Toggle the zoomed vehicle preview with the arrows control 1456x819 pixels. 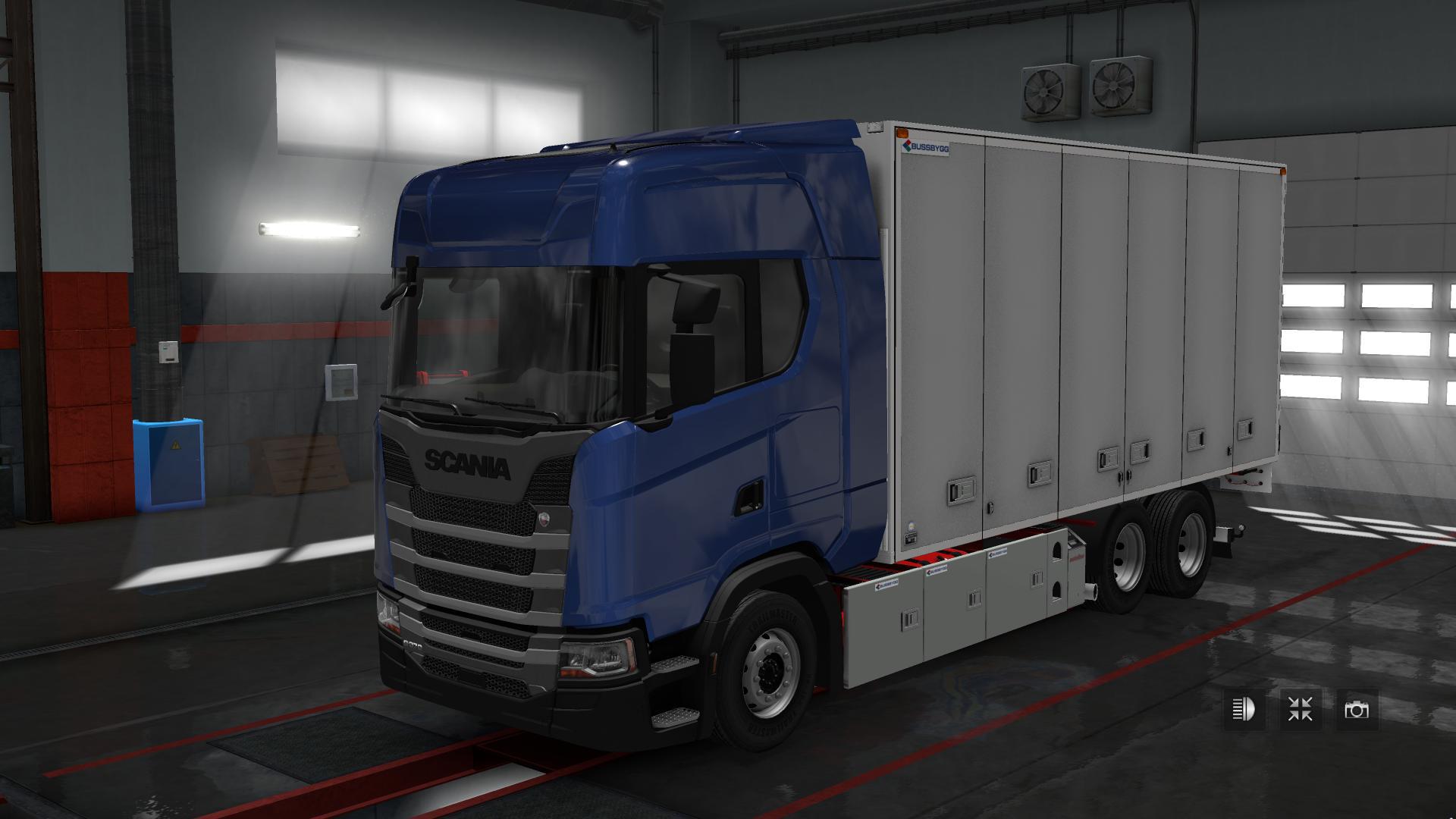point(1299,709)
